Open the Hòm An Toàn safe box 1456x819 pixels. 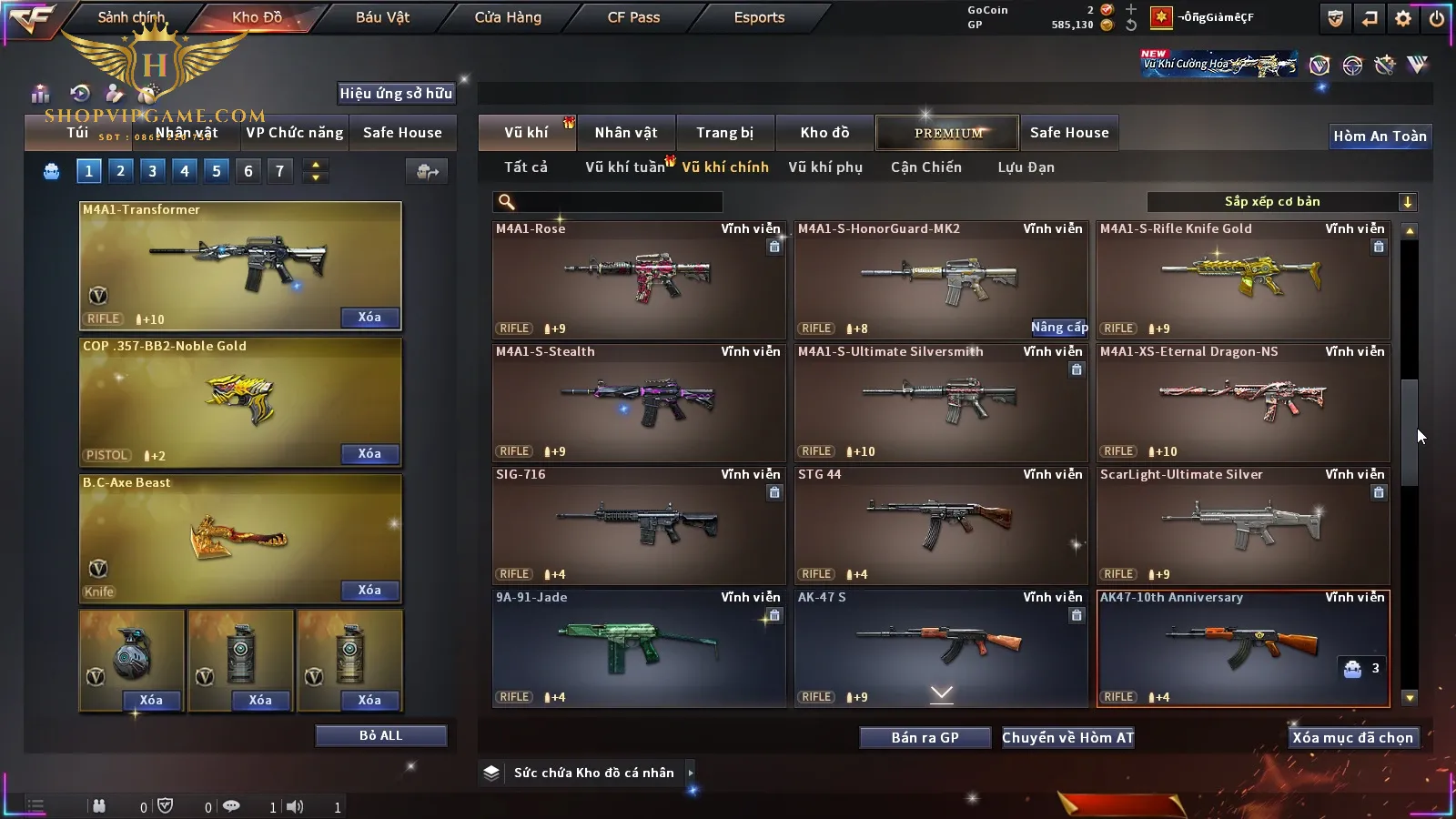coord(1380,136)
